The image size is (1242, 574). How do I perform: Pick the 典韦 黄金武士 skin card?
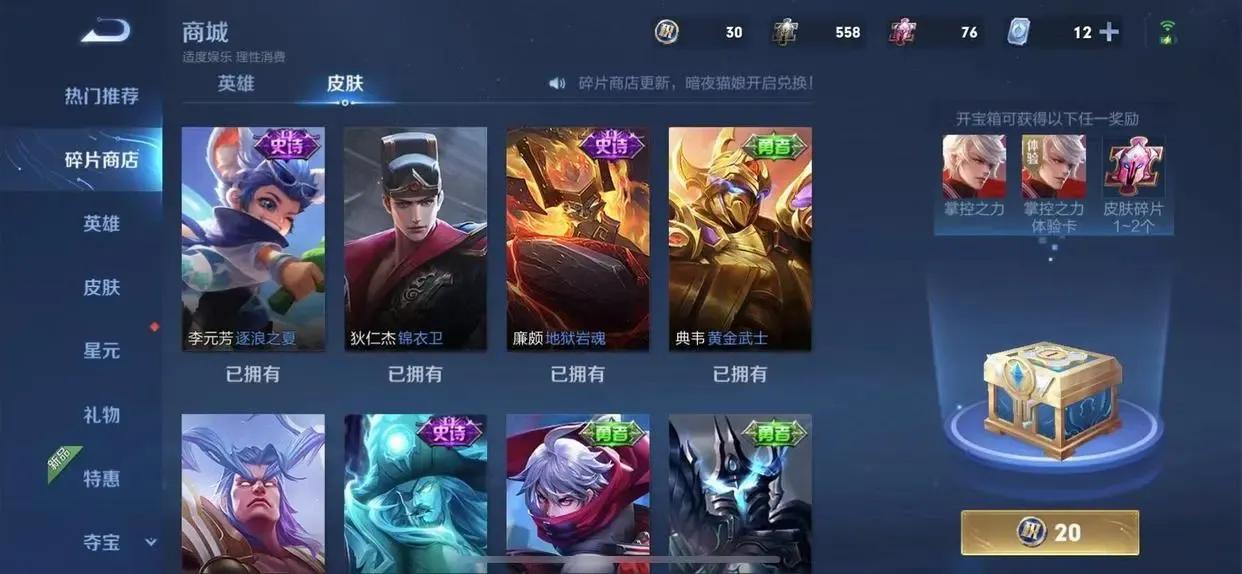[x=740, y=238]
